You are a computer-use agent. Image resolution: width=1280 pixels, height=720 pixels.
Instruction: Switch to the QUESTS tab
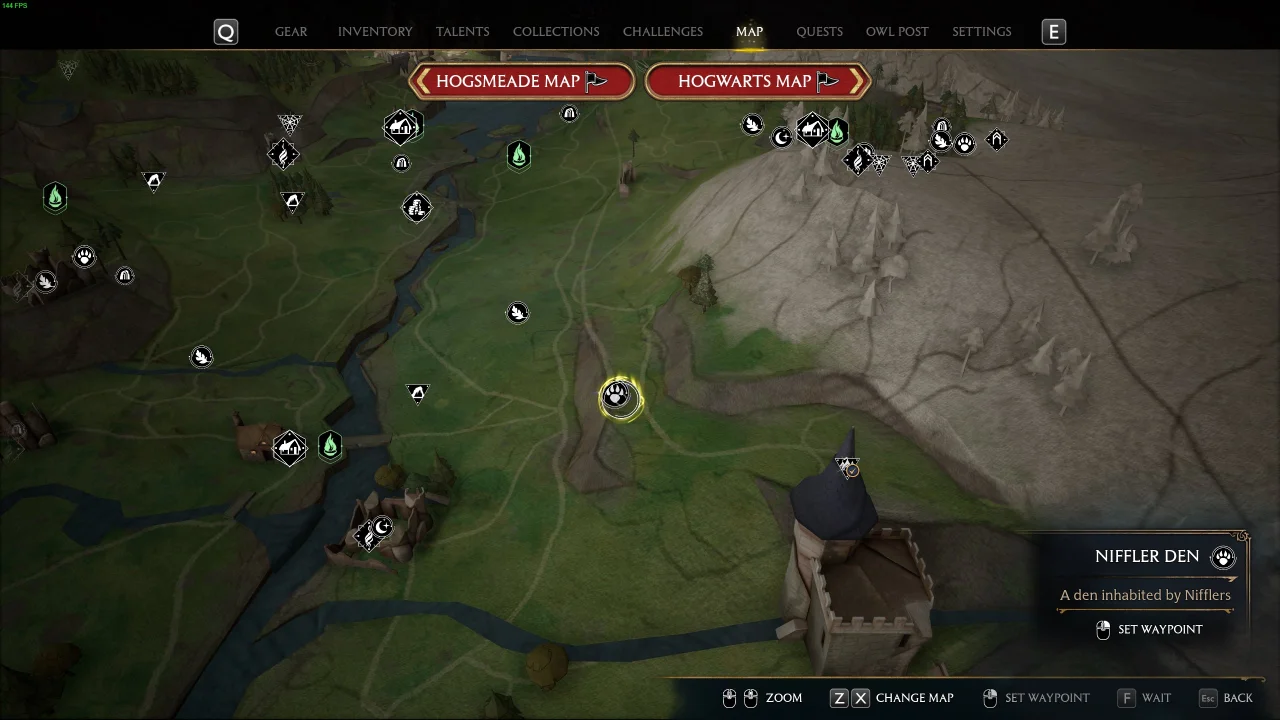(x=819, y=31)
